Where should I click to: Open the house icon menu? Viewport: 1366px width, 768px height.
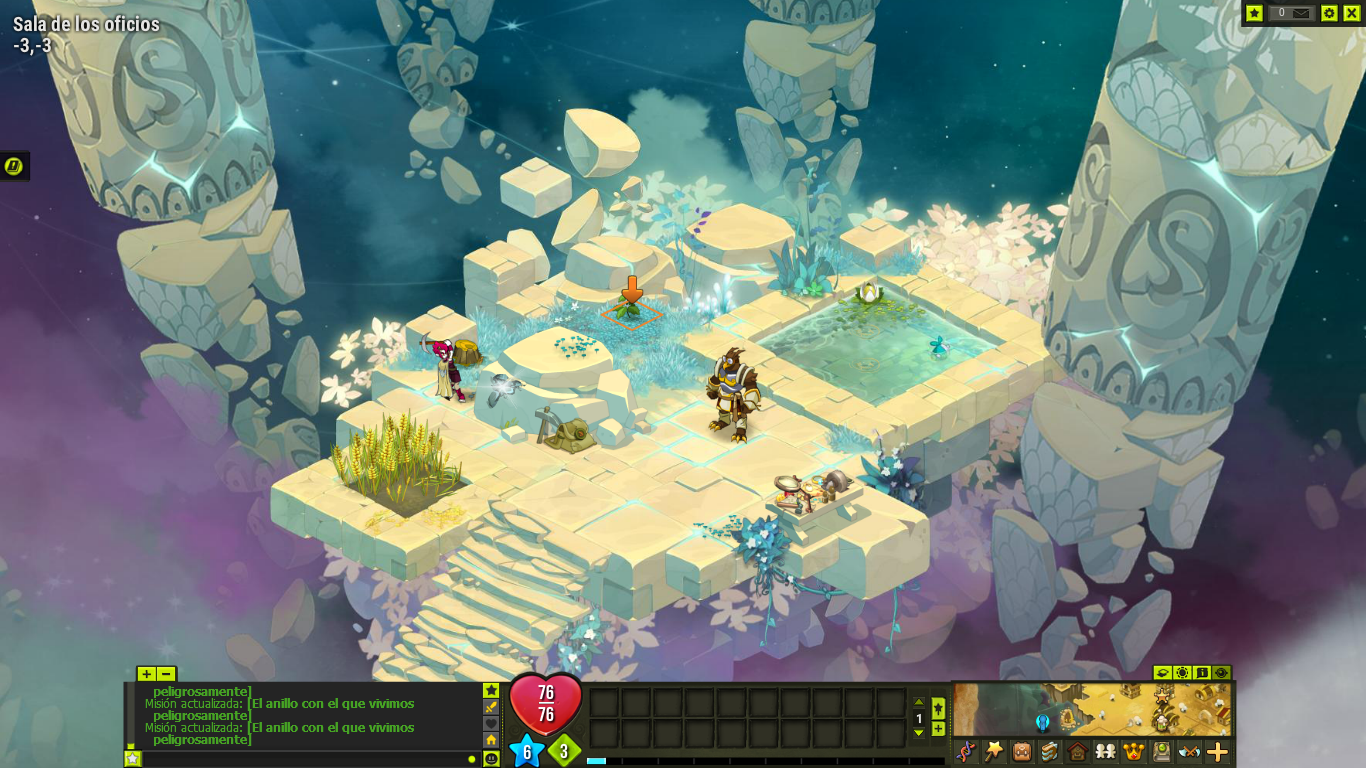click(1077, 752)
